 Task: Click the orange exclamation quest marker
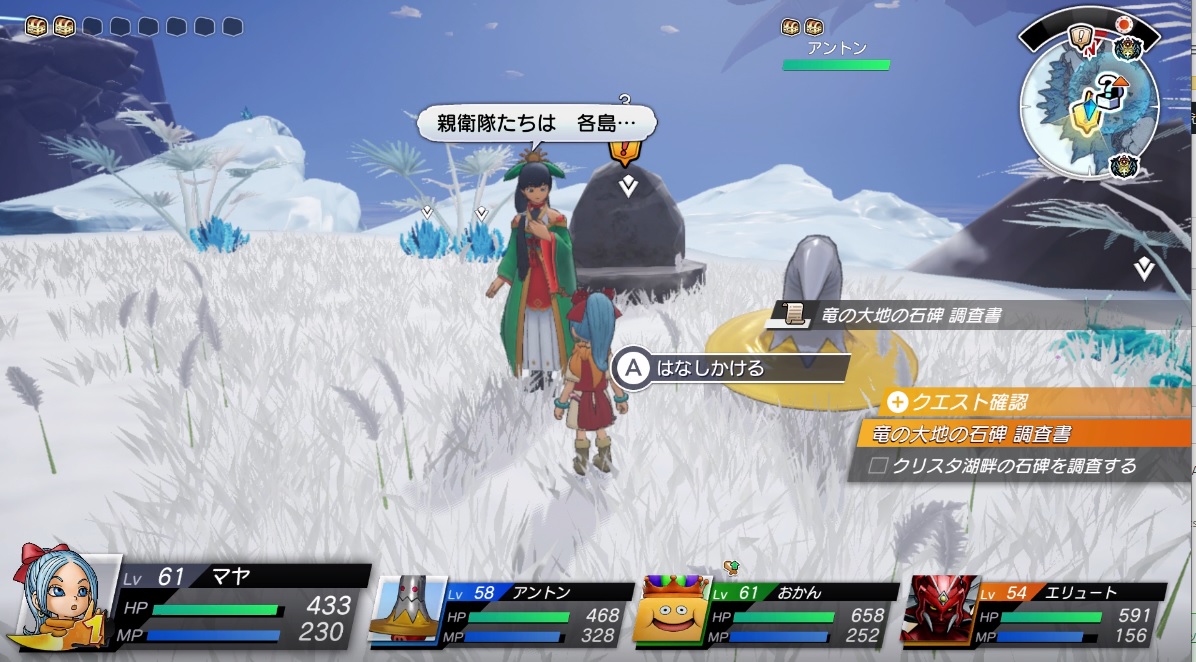pyautogui.click(x=625, y=152)
